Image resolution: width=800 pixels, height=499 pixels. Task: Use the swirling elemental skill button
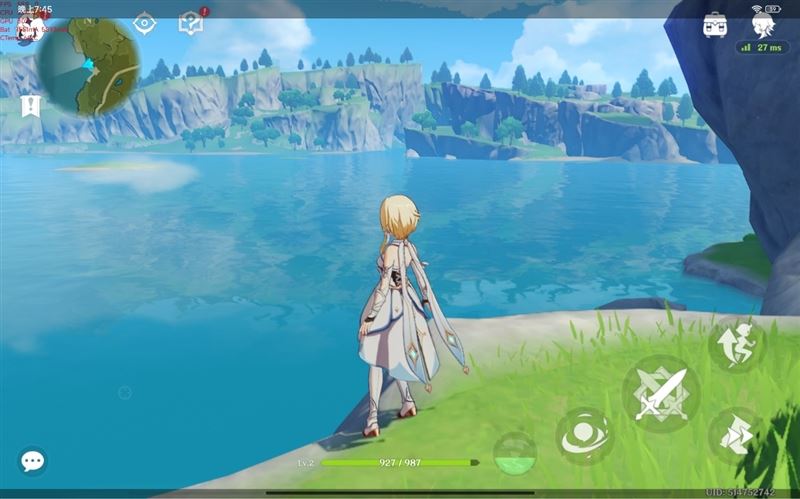[x=585, y=437]
